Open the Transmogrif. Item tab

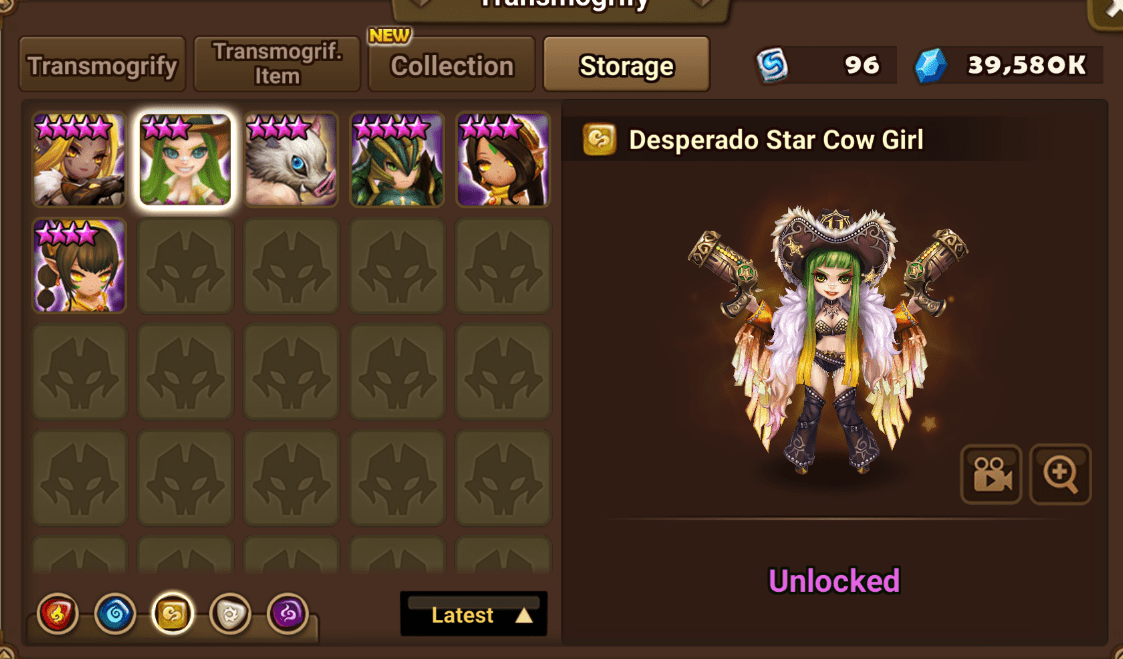[277, 66]
